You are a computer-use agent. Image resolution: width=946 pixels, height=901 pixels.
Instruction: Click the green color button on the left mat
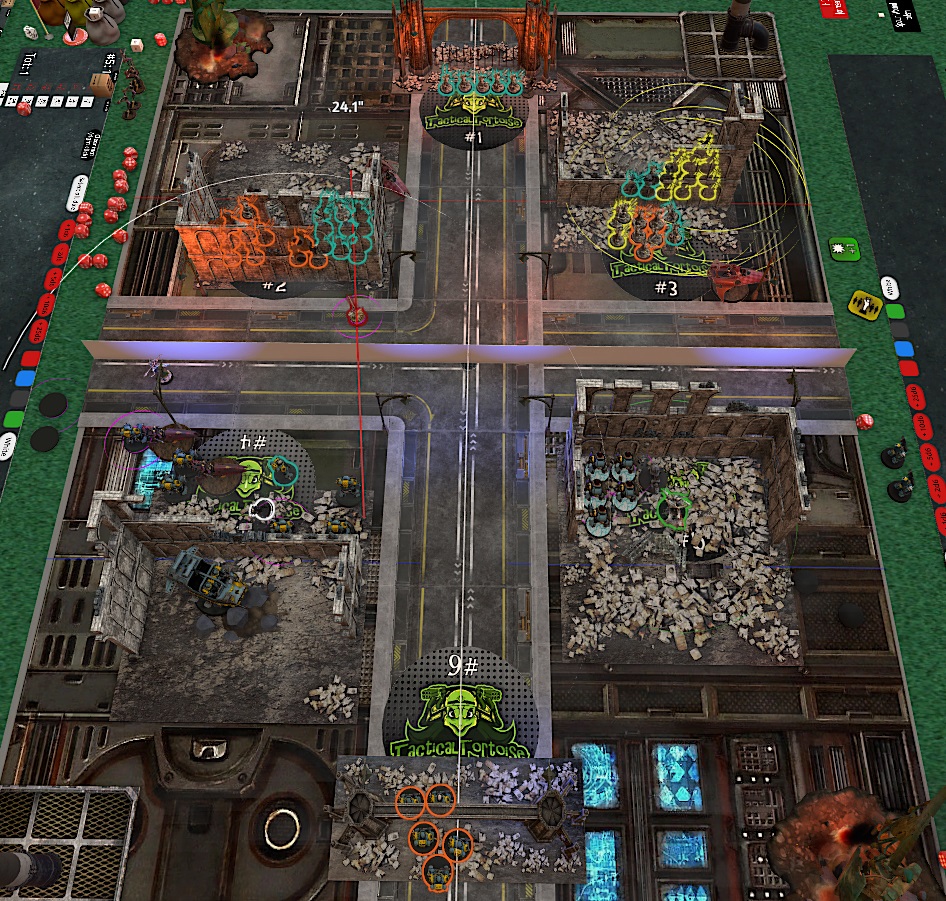tap(13, 418)
